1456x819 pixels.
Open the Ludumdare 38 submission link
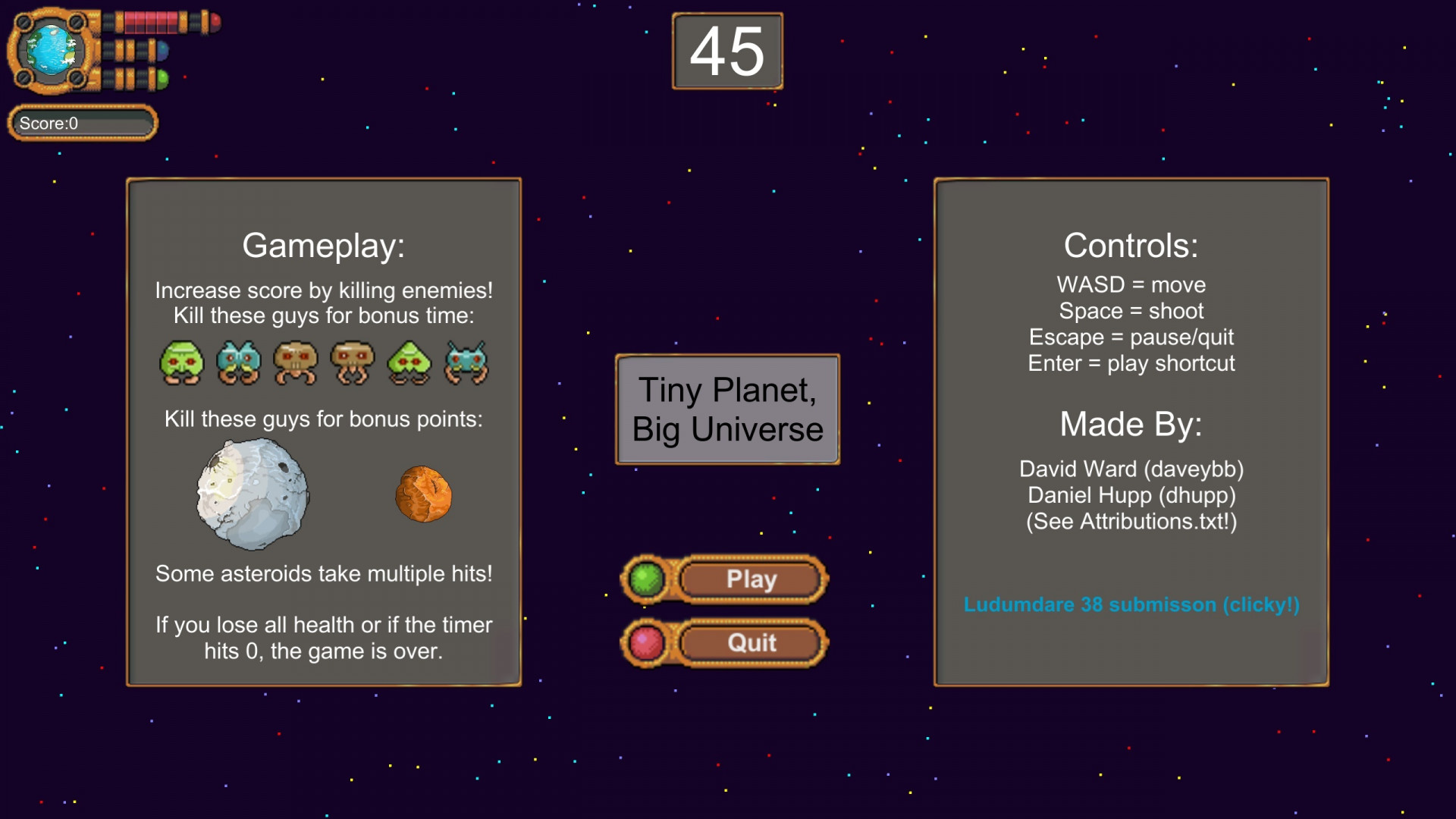[x=1131, y=604]
